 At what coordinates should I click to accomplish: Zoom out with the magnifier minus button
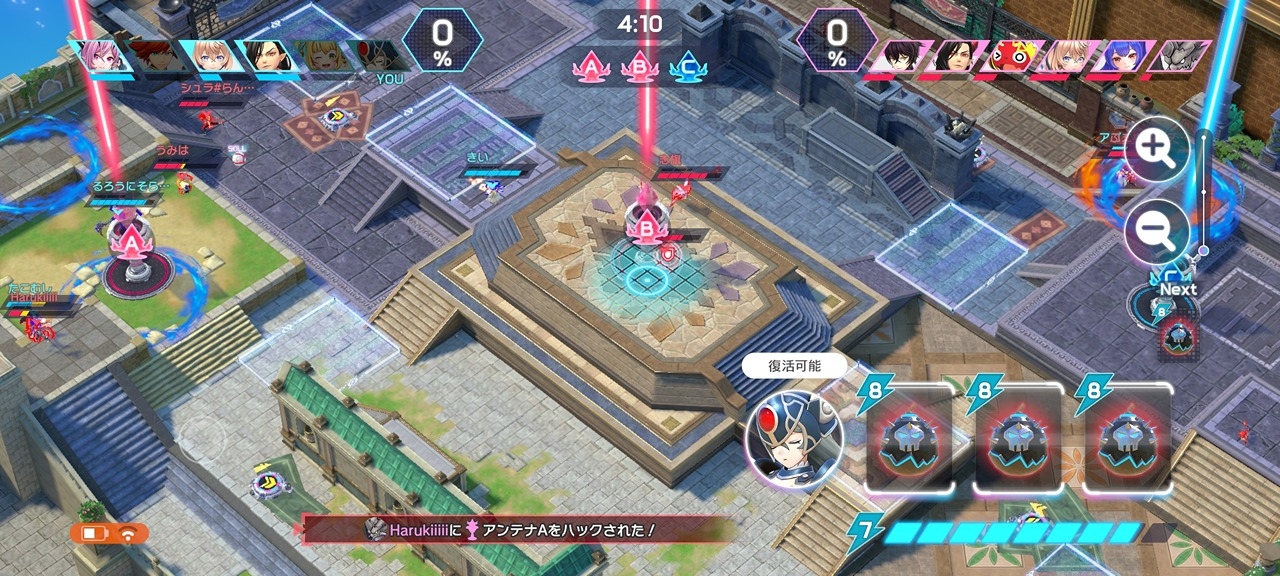click(x=1157, y=232)
